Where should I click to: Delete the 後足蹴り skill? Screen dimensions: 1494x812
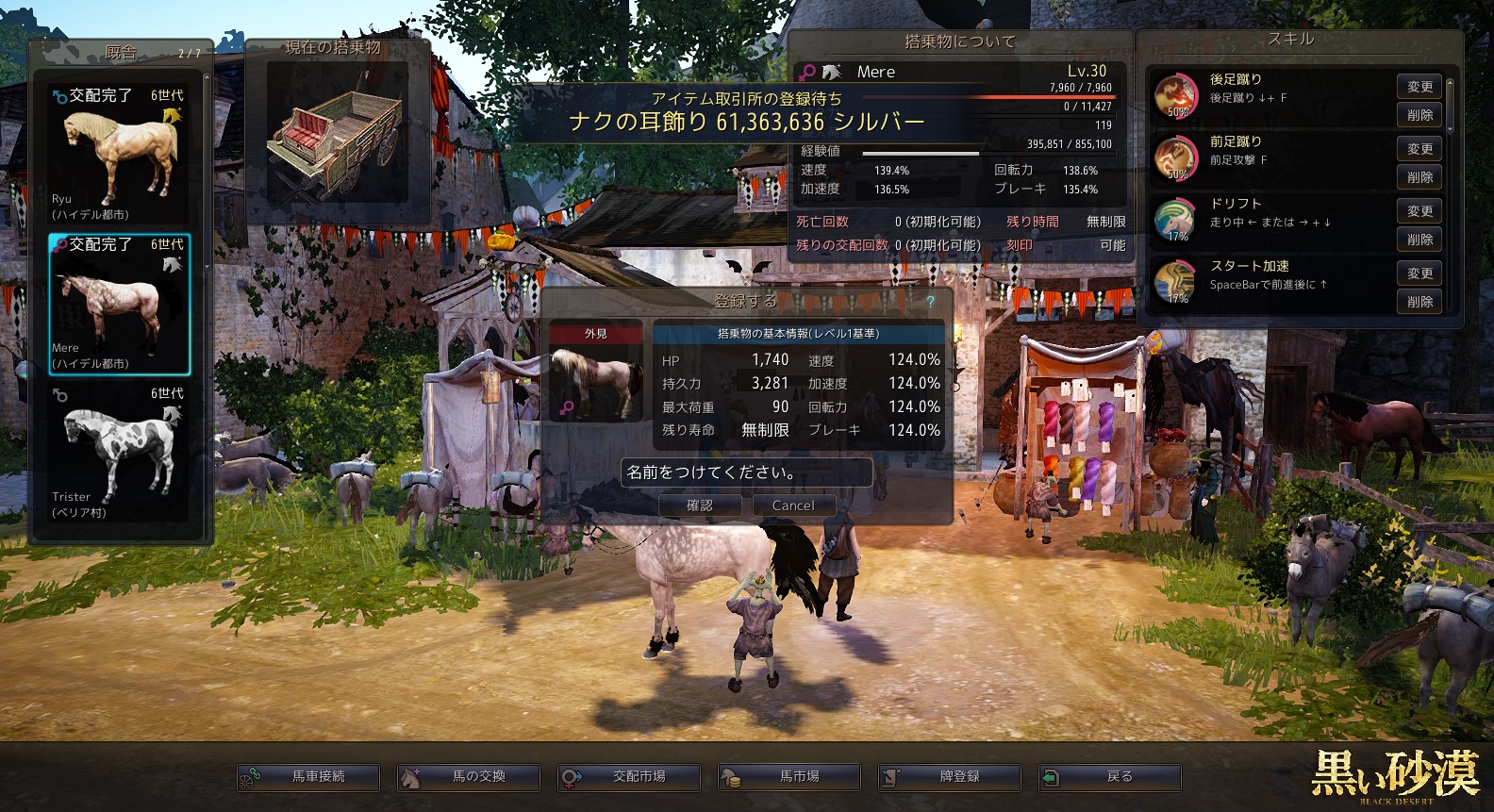pyautogui.click(x=1419, y=115)
